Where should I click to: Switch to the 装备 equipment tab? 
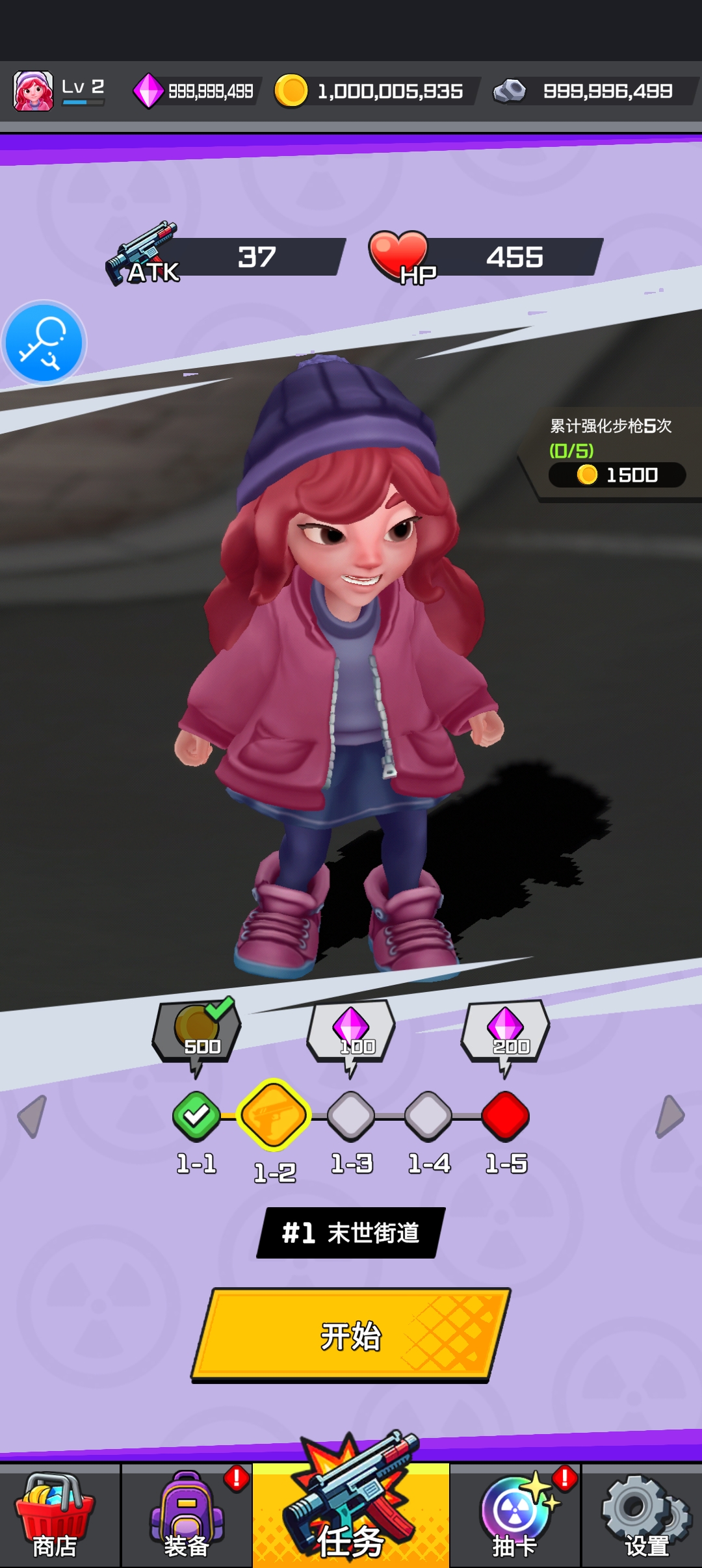coord(187,1516)
